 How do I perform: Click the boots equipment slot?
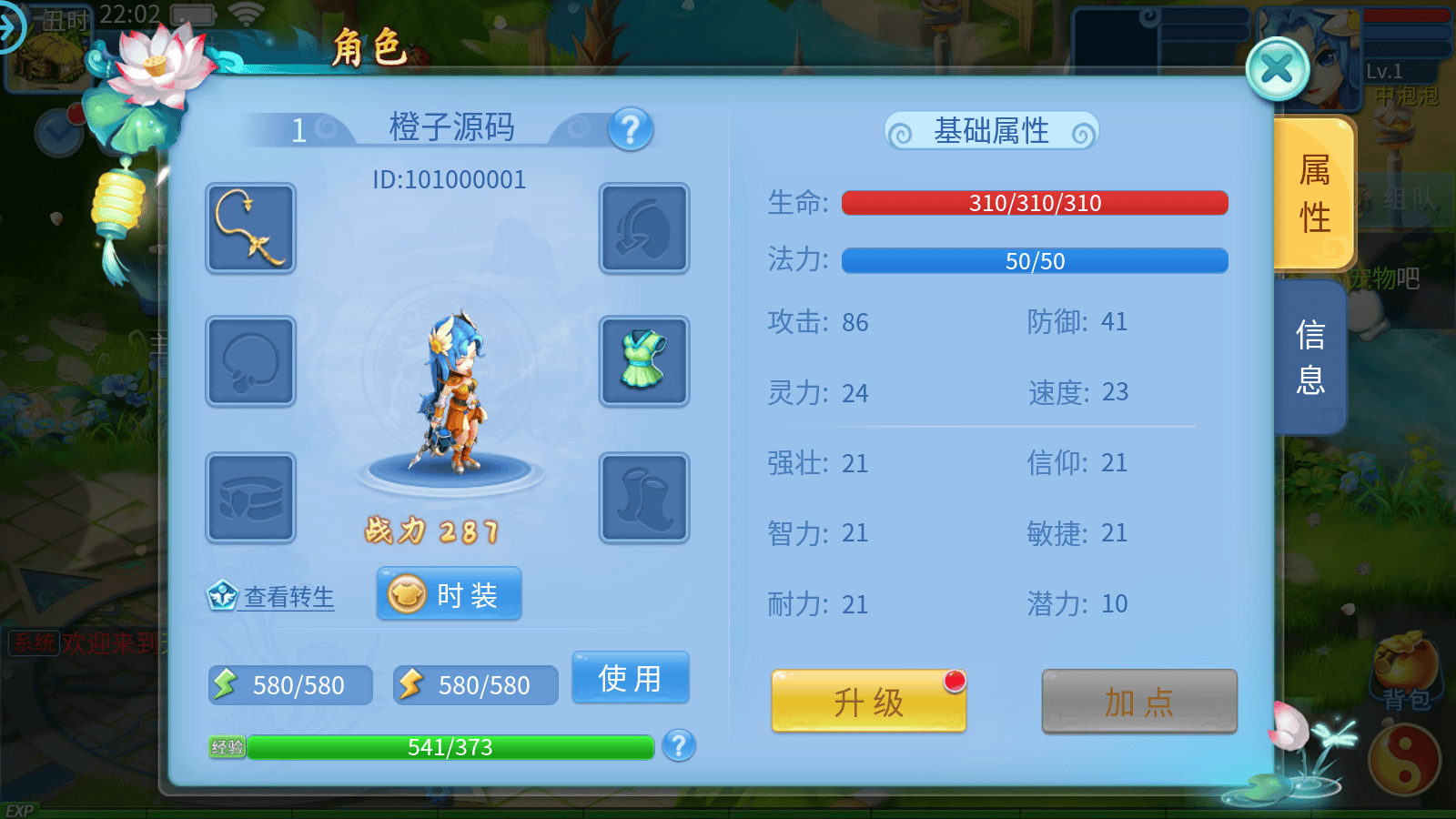pos(643,497)
